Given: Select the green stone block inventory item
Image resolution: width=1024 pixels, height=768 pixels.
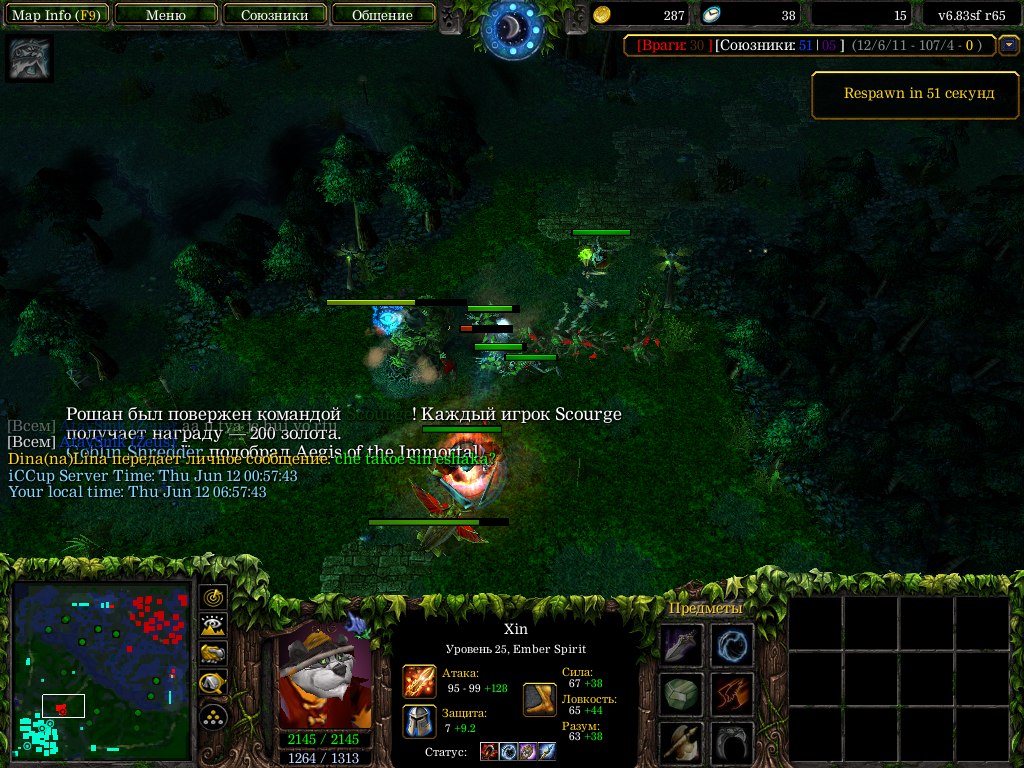Looking at the screenshot, I should pos(681,695).
